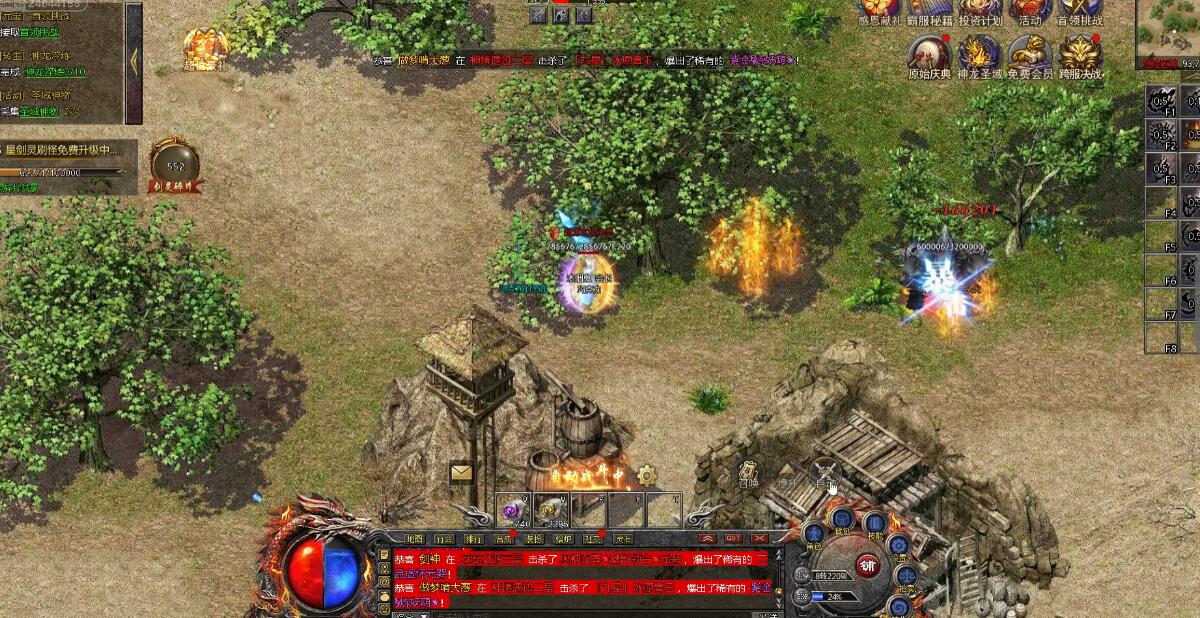The width and height of the screenshot is (1200, 618).
Task: Open the 投资计划 investment plan icon
Action: [980, 10]
